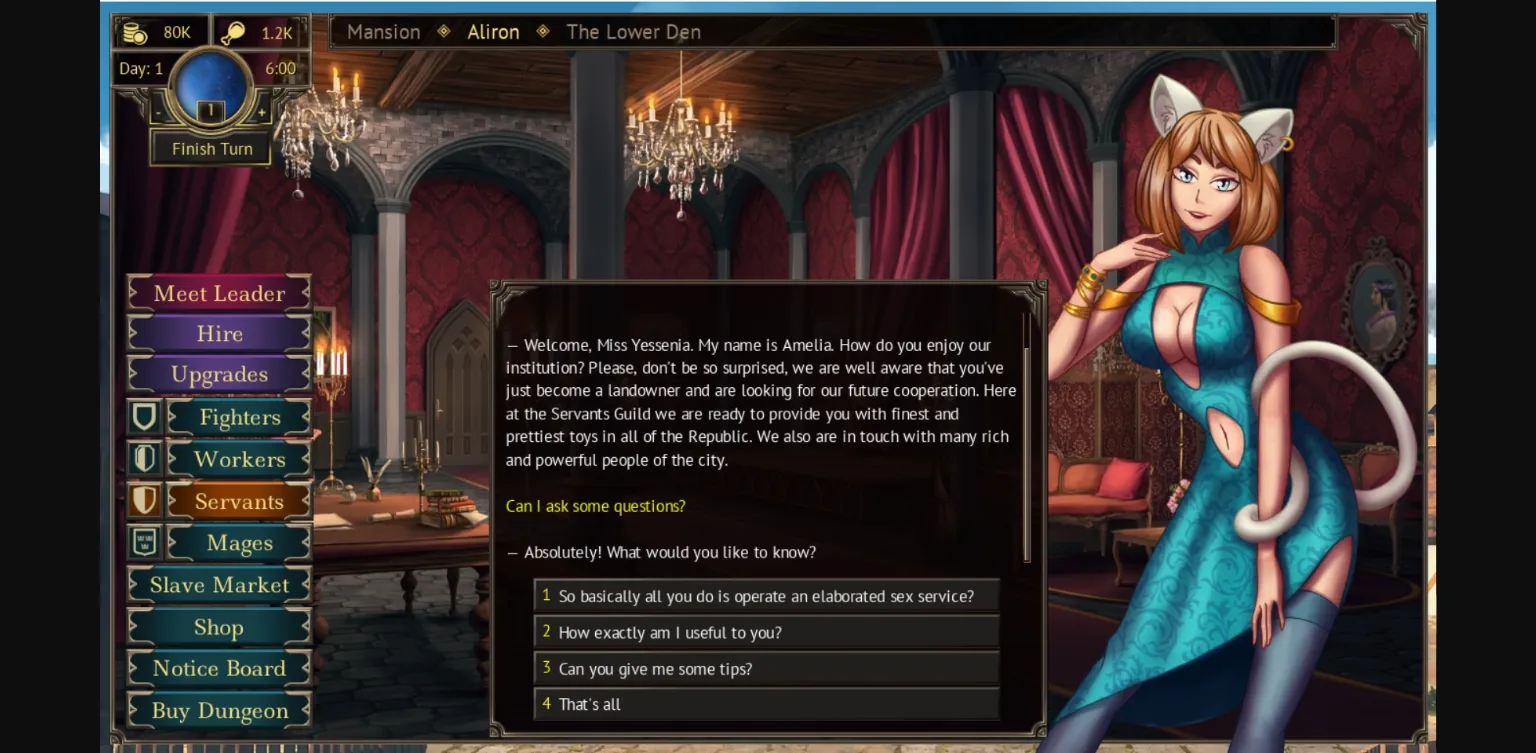The image size is (1536, 753).
Task: Select the Mages crest icon
Action: tap(144, 543)
